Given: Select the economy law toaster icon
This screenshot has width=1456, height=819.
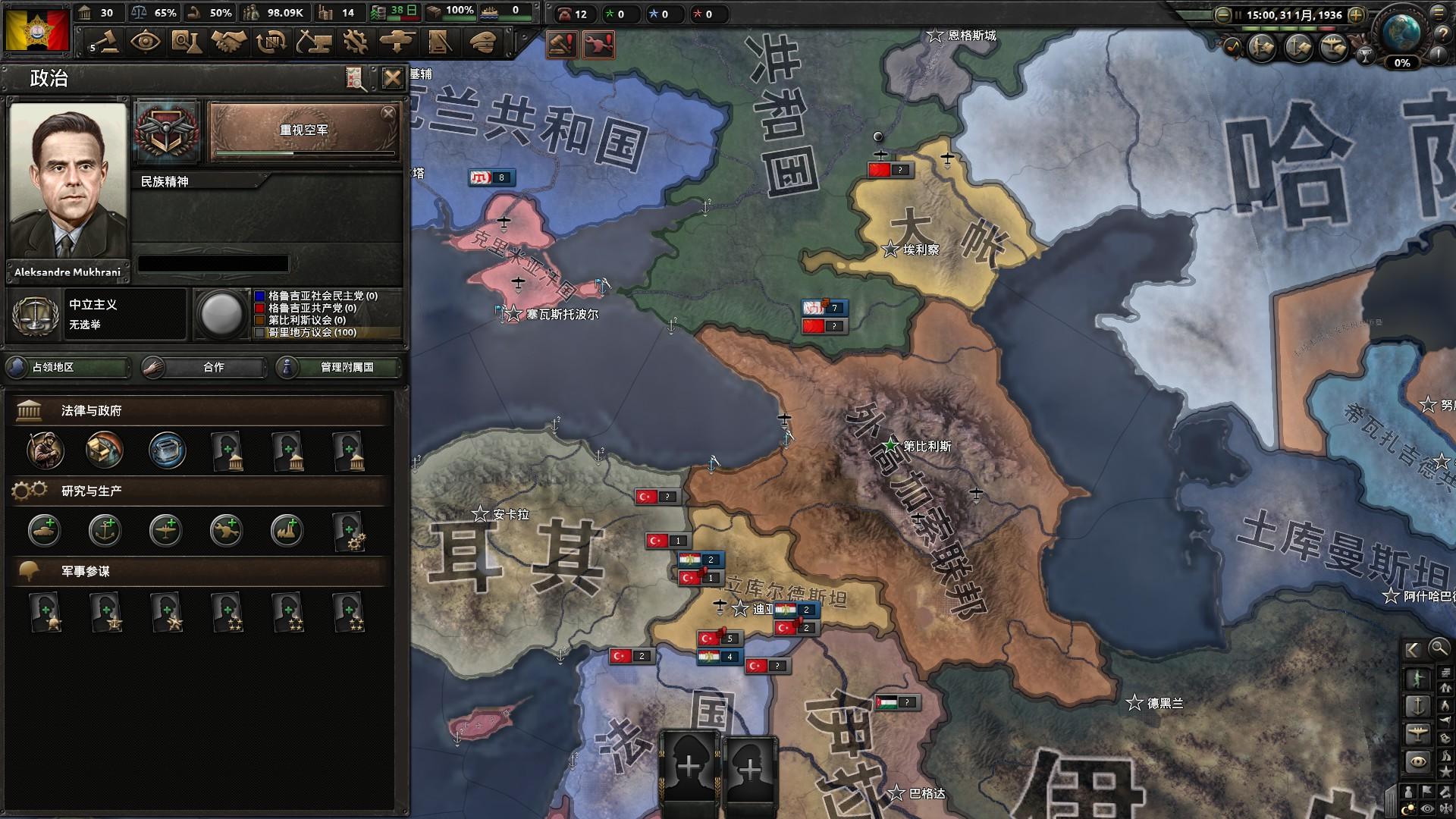Looking at the screenshot, I should (x=167, y=450).
